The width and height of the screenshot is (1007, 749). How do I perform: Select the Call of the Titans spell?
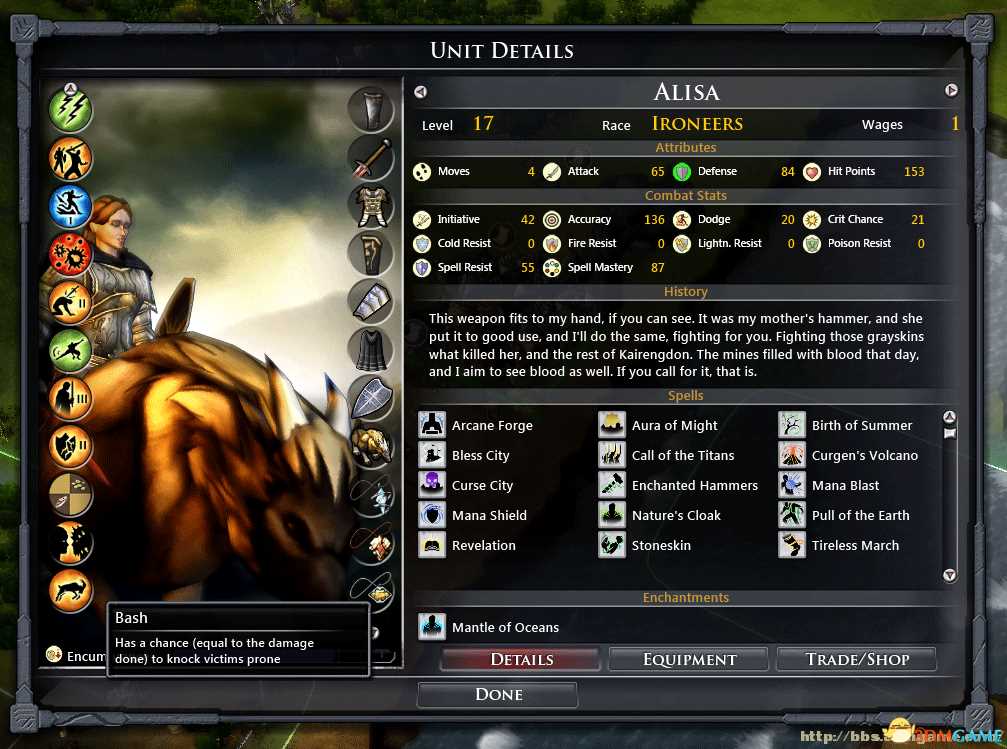click(668, 455)
